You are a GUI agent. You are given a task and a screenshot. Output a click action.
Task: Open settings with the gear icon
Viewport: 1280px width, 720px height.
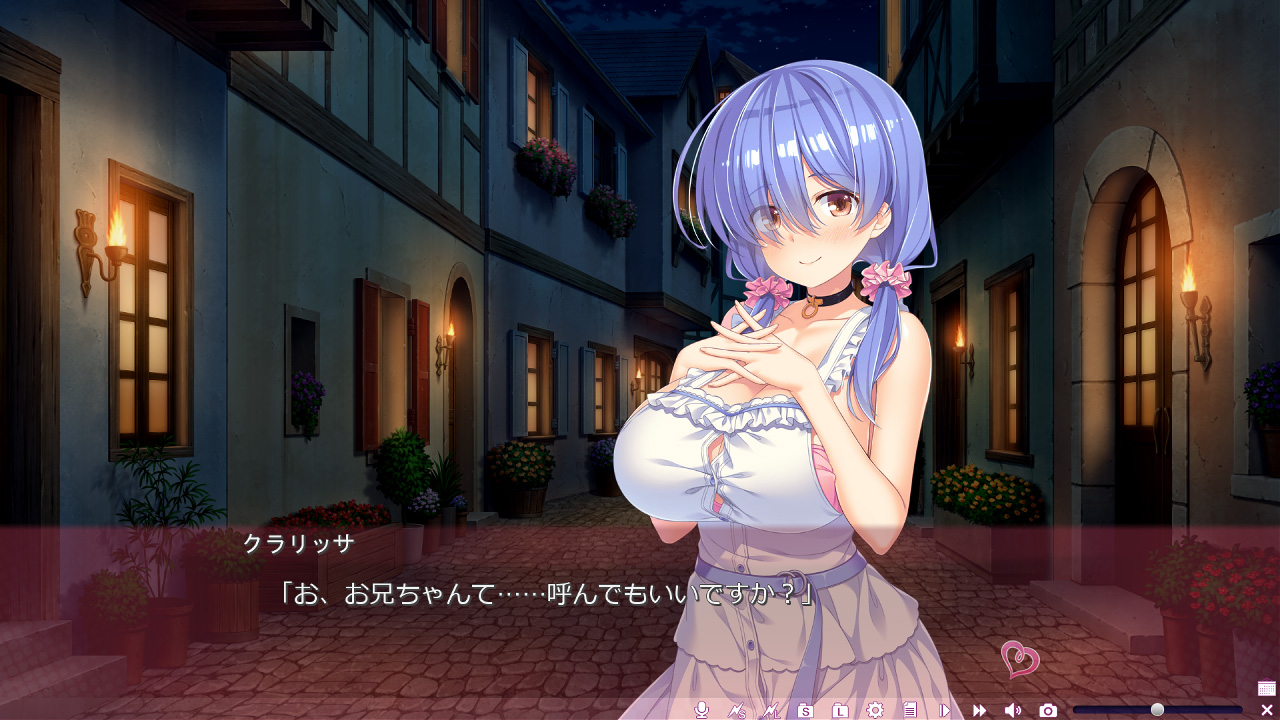click(875, 710)
